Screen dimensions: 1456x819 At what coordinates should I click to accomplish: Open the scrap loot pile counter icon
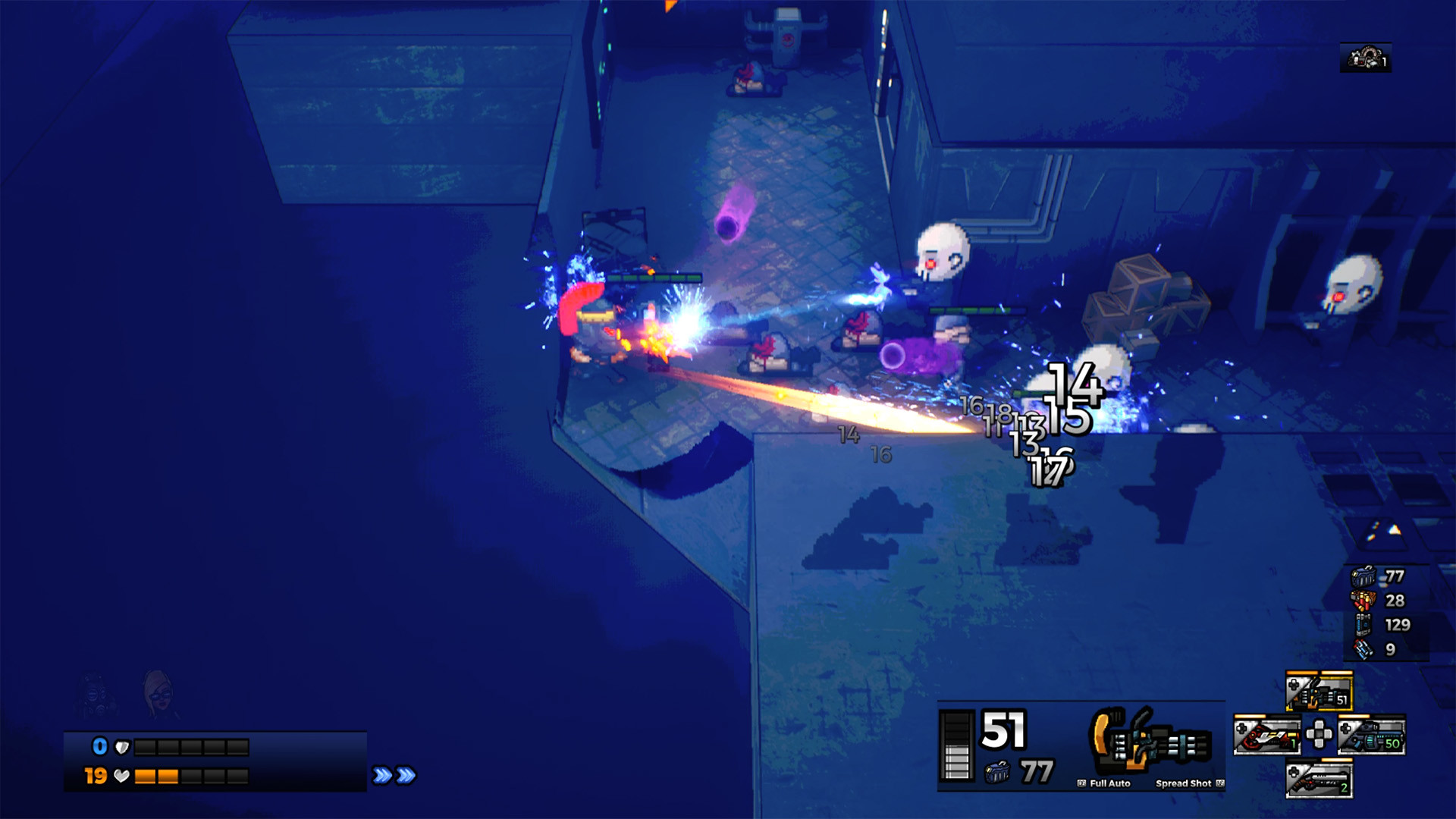pyautogui.click(x=1365, y=58)
